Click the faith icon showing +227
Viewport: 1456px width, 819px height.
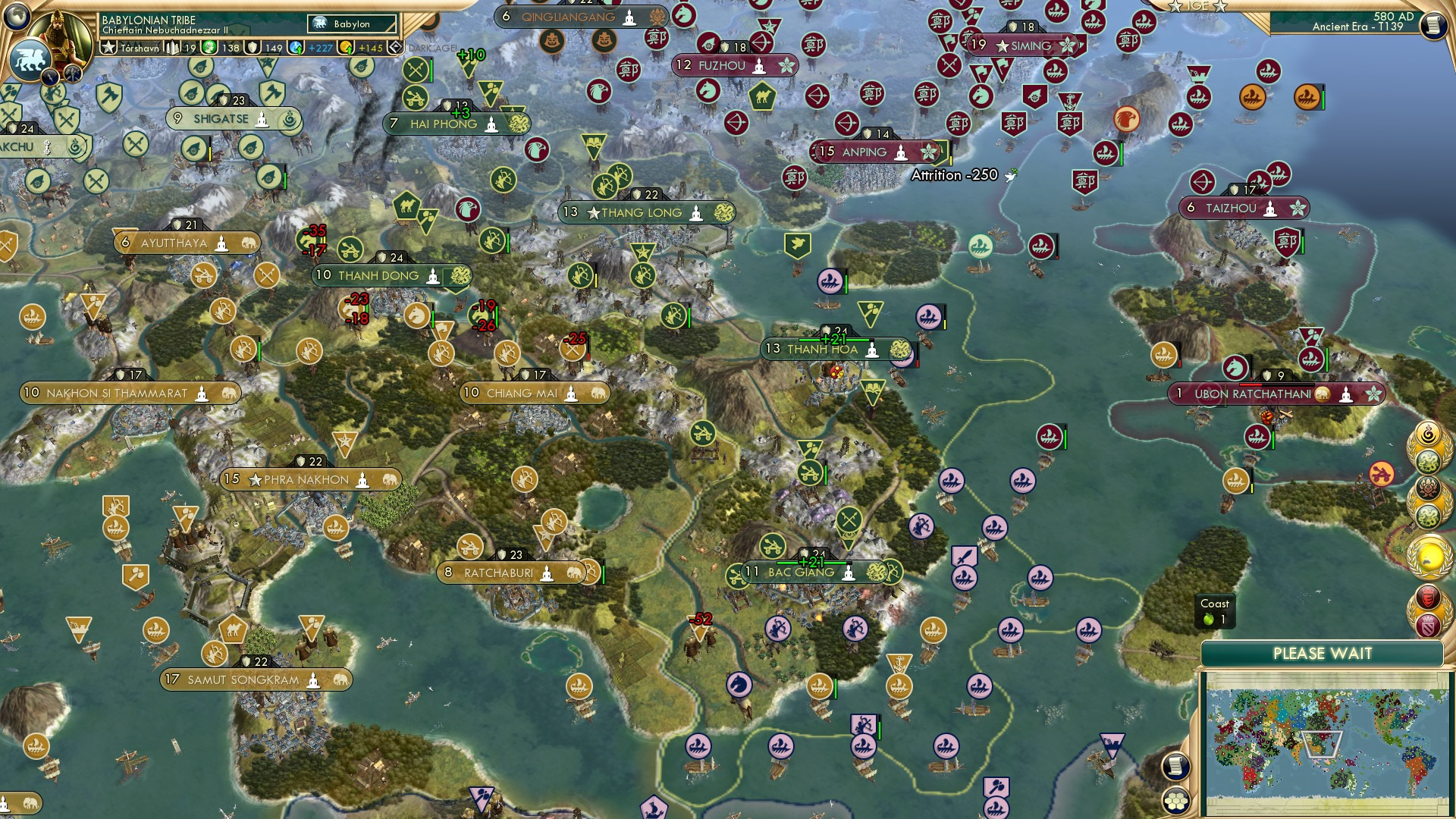pyautogui.click(x=294, y=47)
